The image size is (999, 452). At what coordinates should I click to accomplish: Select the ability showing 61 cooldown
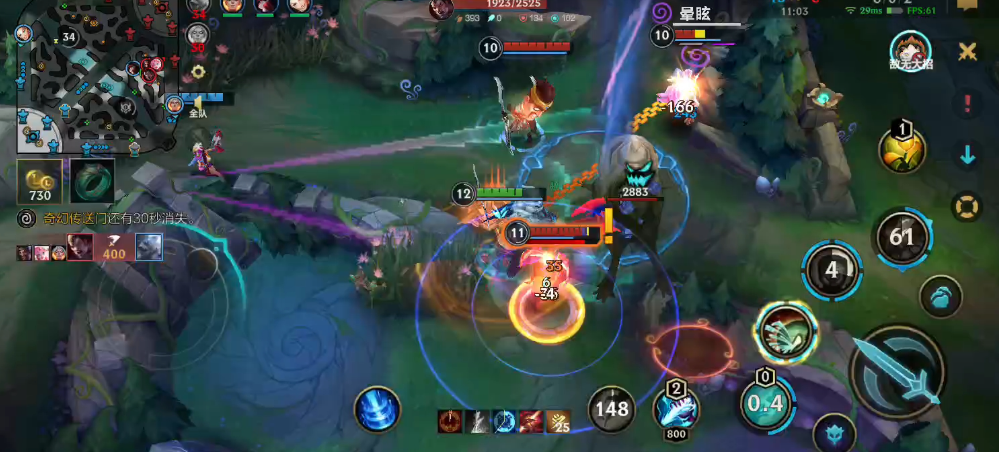[x=902, y=237]
